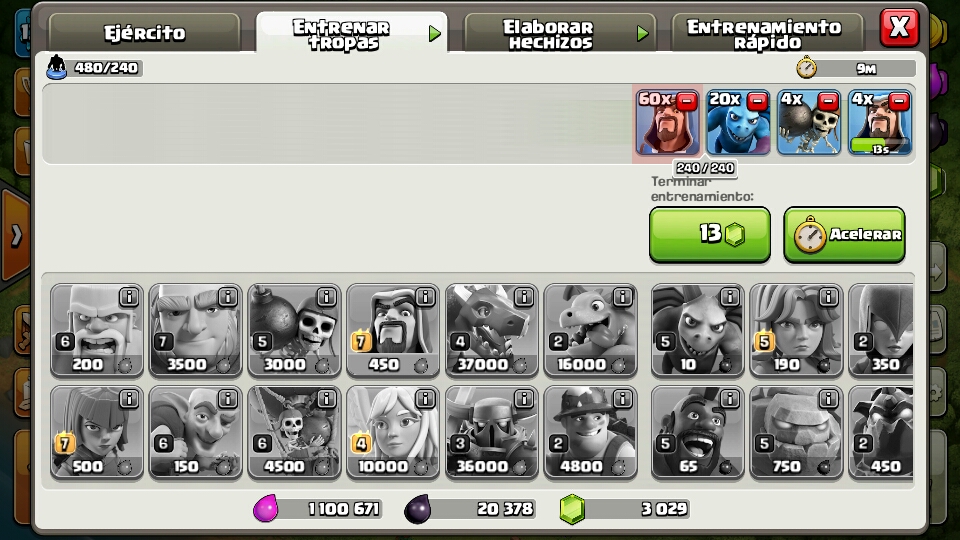Train a Balloon for 4500 elixir
Image resolution: width=960 pixels, height=540 pixels.
coord(294,431)
